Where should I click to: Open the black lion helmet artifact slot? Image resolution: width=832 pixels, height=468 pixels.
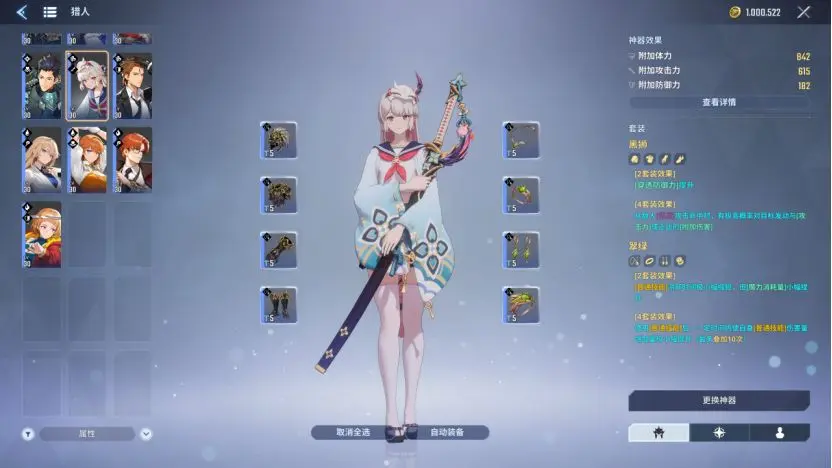(278, 140)
